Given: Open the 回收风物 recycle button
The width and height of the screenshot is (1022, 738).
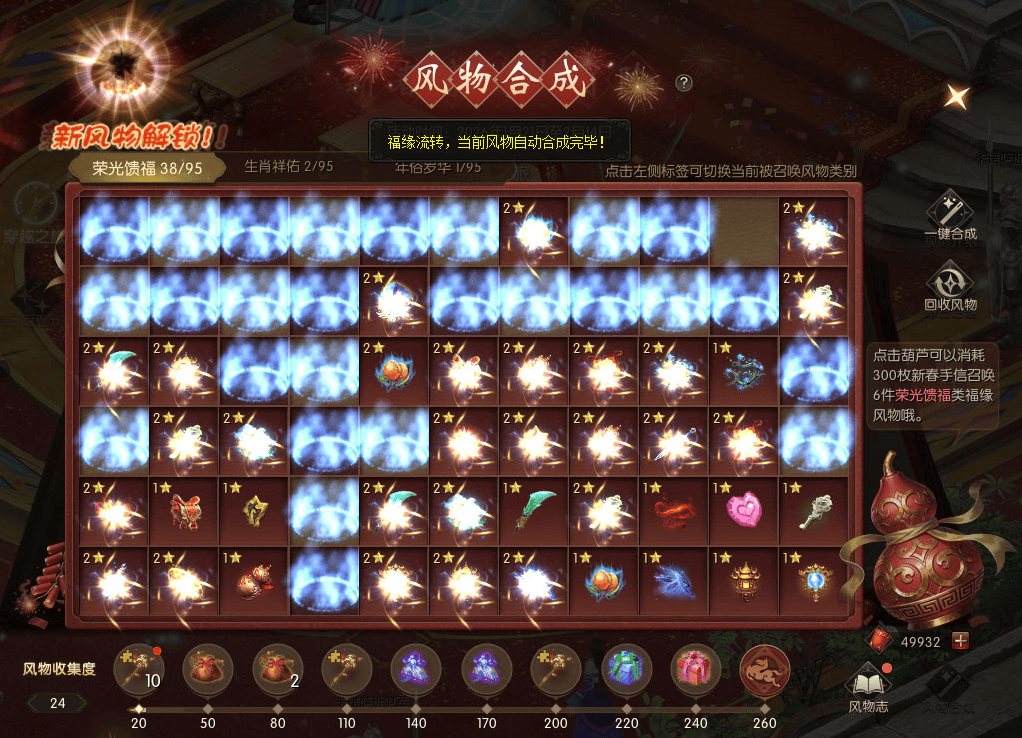Looking at the screenshot, I should pos(950,286).
